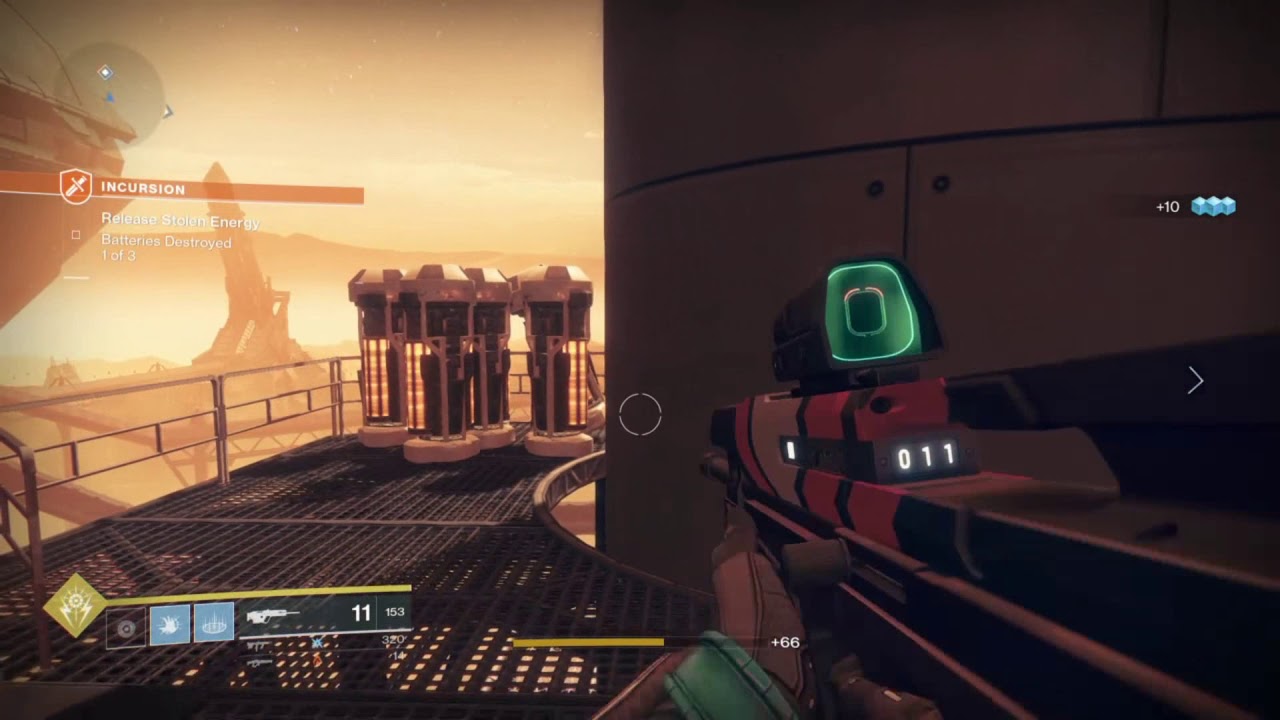1280x720 pixels.
Task: Select the charged Super ability diamond icon
Action: [x=74, y=606]
